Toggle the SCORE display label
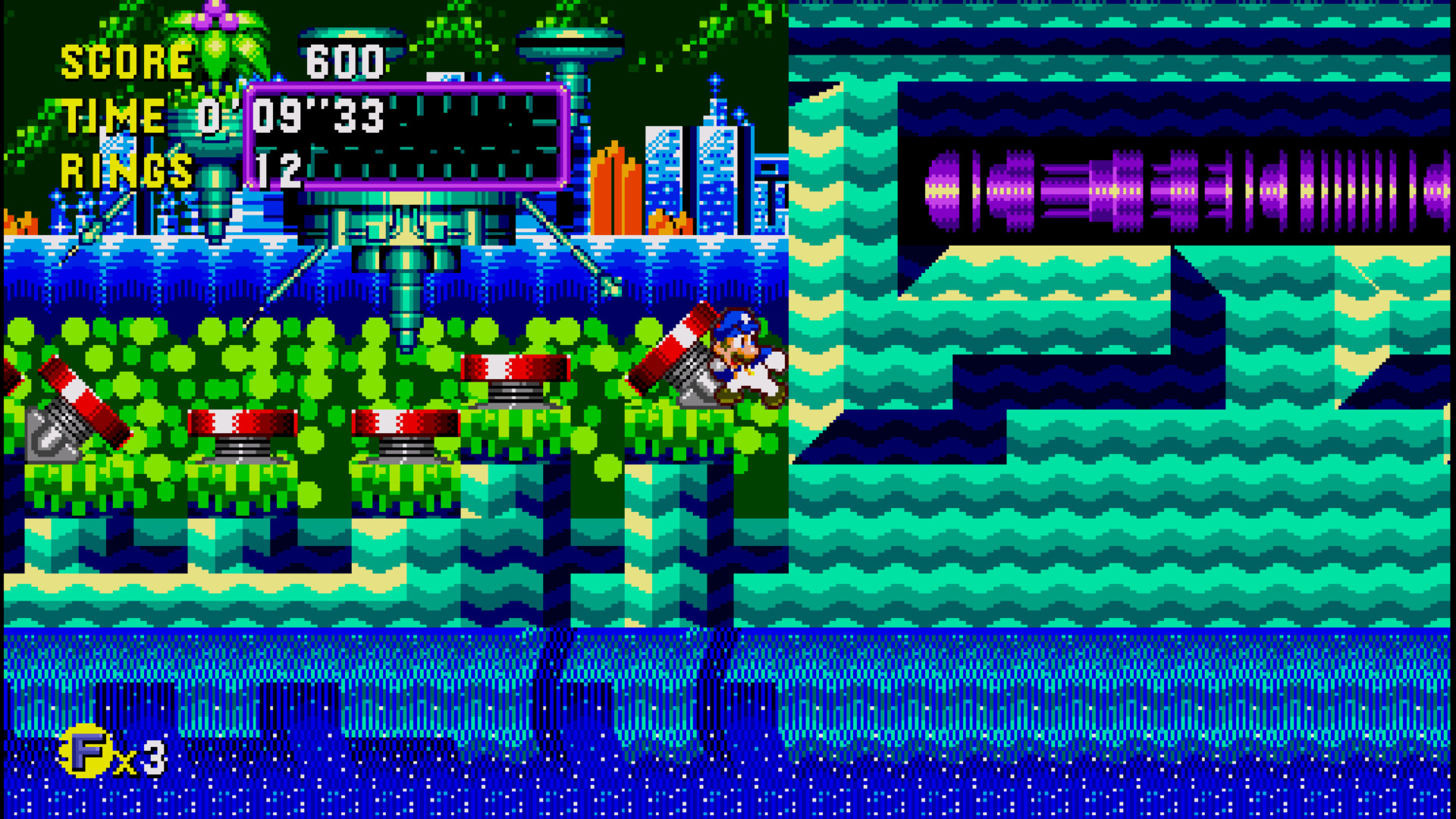Image resolution: width=1456 pixels, height=819 pixels. (x=125, y=61)
